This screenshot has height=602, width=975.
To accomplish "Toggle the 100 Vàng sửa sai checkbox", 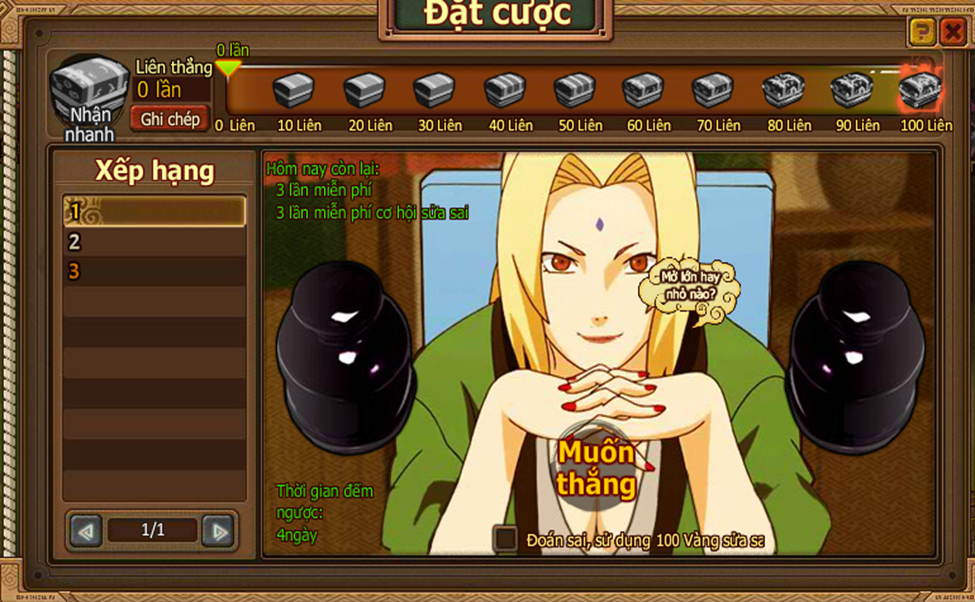I will (x=506, y=540).
